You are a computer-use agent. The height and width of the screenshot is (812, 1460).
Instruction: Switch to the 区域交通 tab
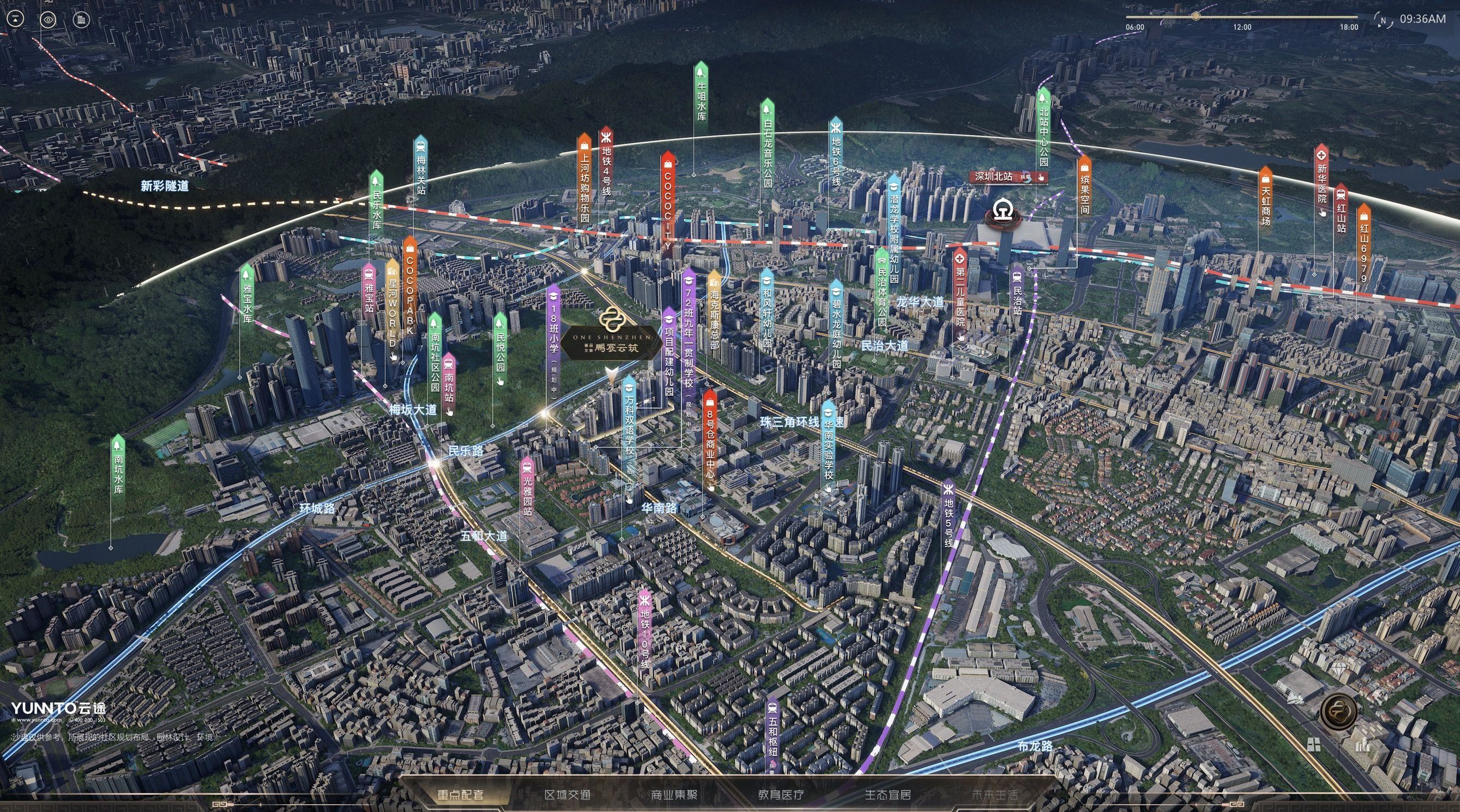tap(568, 795)
